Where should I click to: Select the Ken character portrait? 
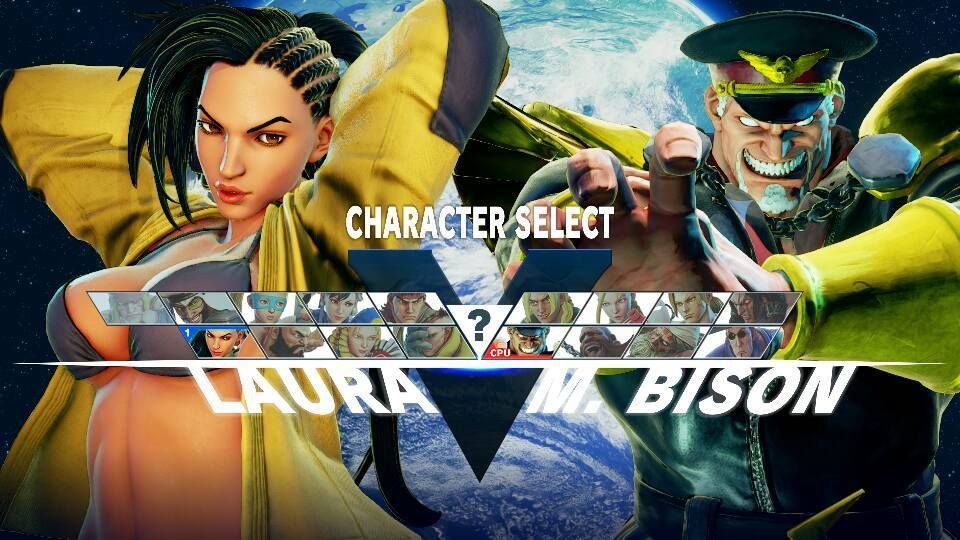point(545,308)
